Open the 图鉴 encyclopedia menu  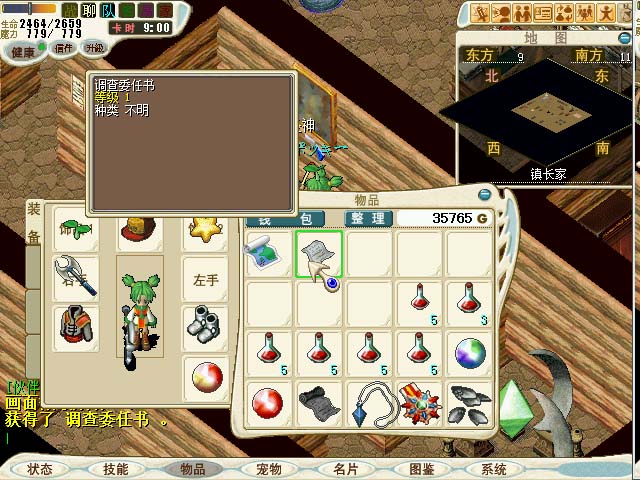pos(421,468)
